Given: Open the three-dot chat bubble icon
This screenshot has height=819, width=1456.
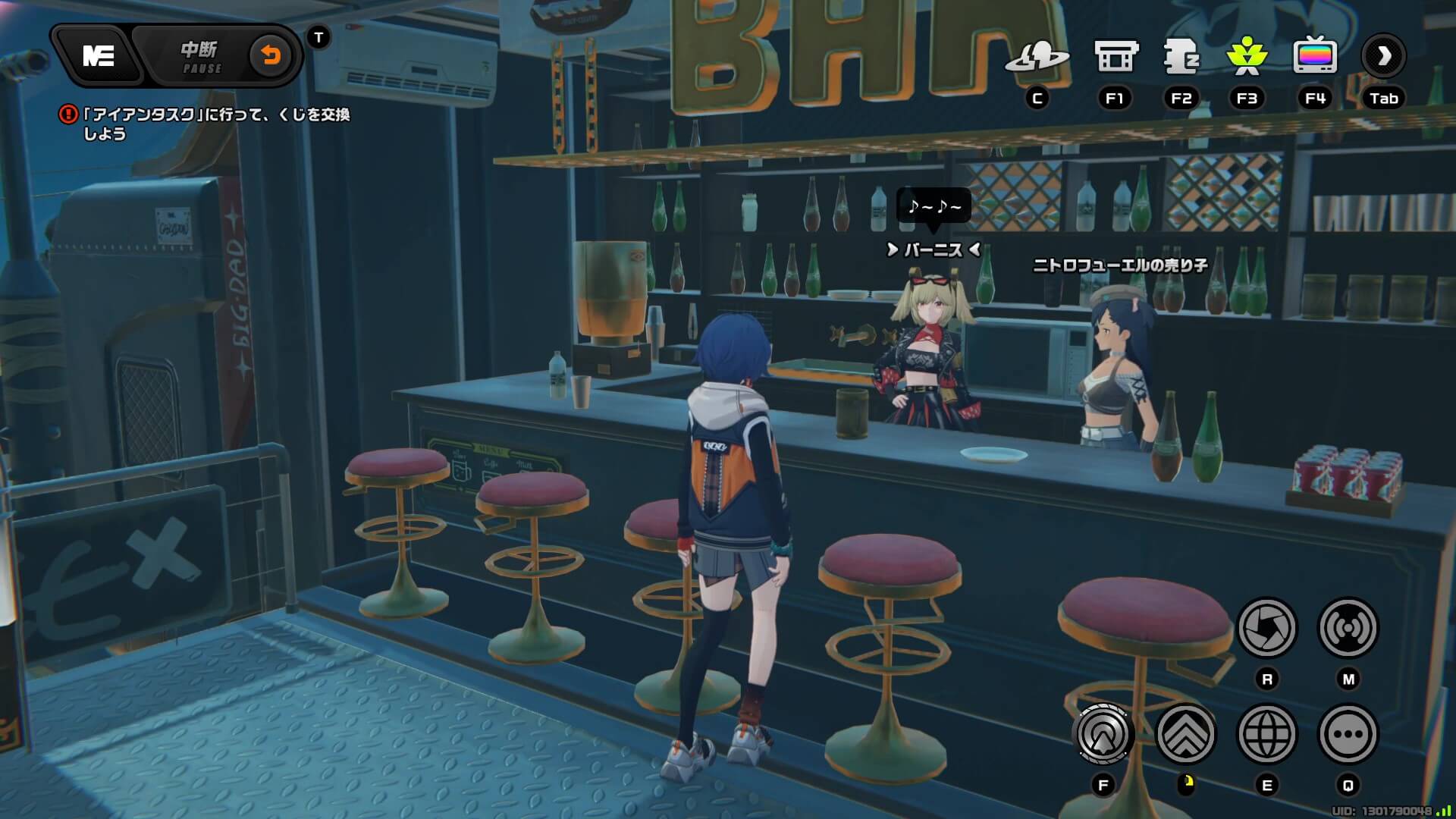Looking at the screenshot, I should coord(1348,734).
